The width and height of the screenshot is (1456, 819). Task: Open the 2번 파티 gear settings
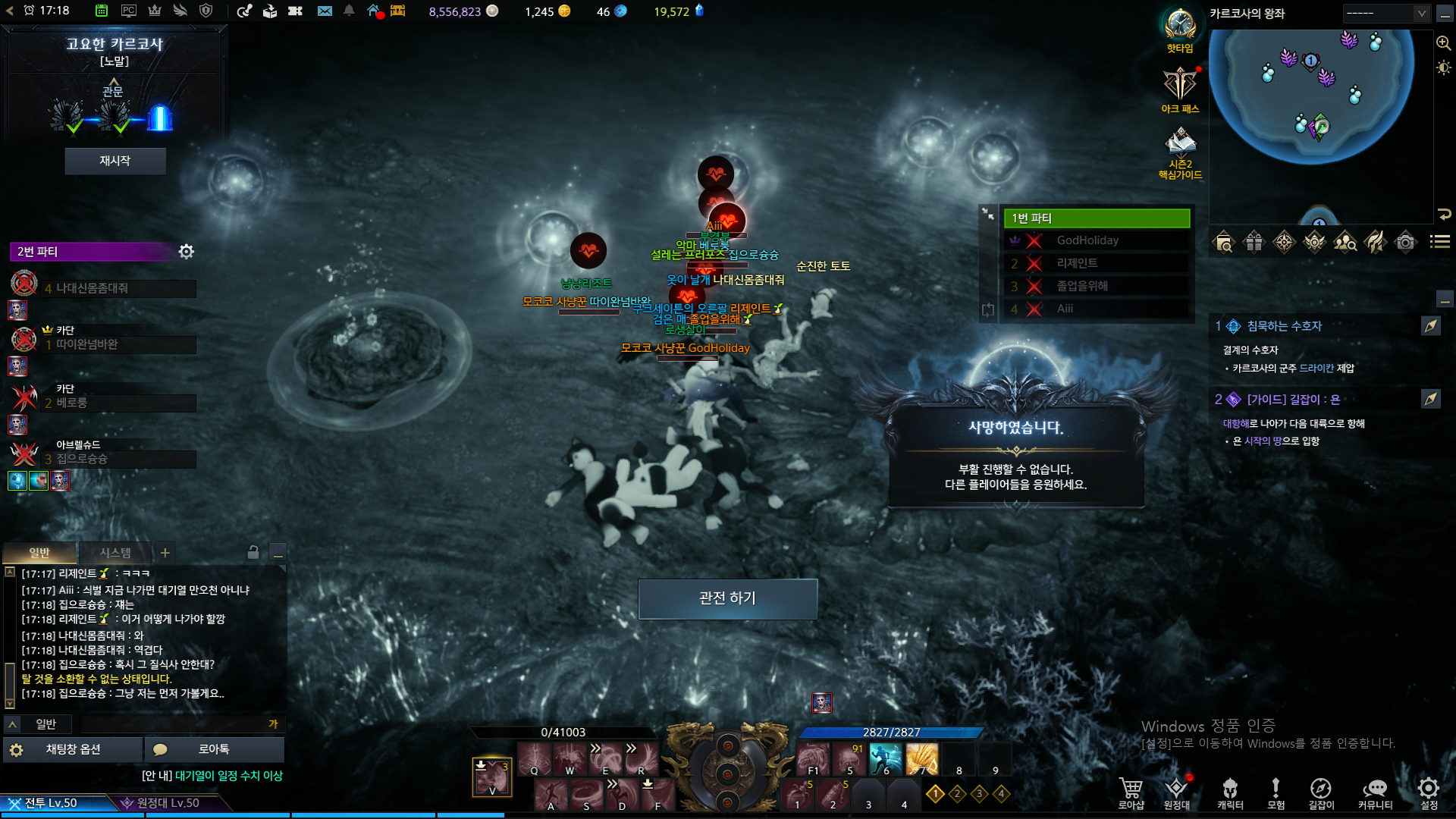(x=186, y=251)
